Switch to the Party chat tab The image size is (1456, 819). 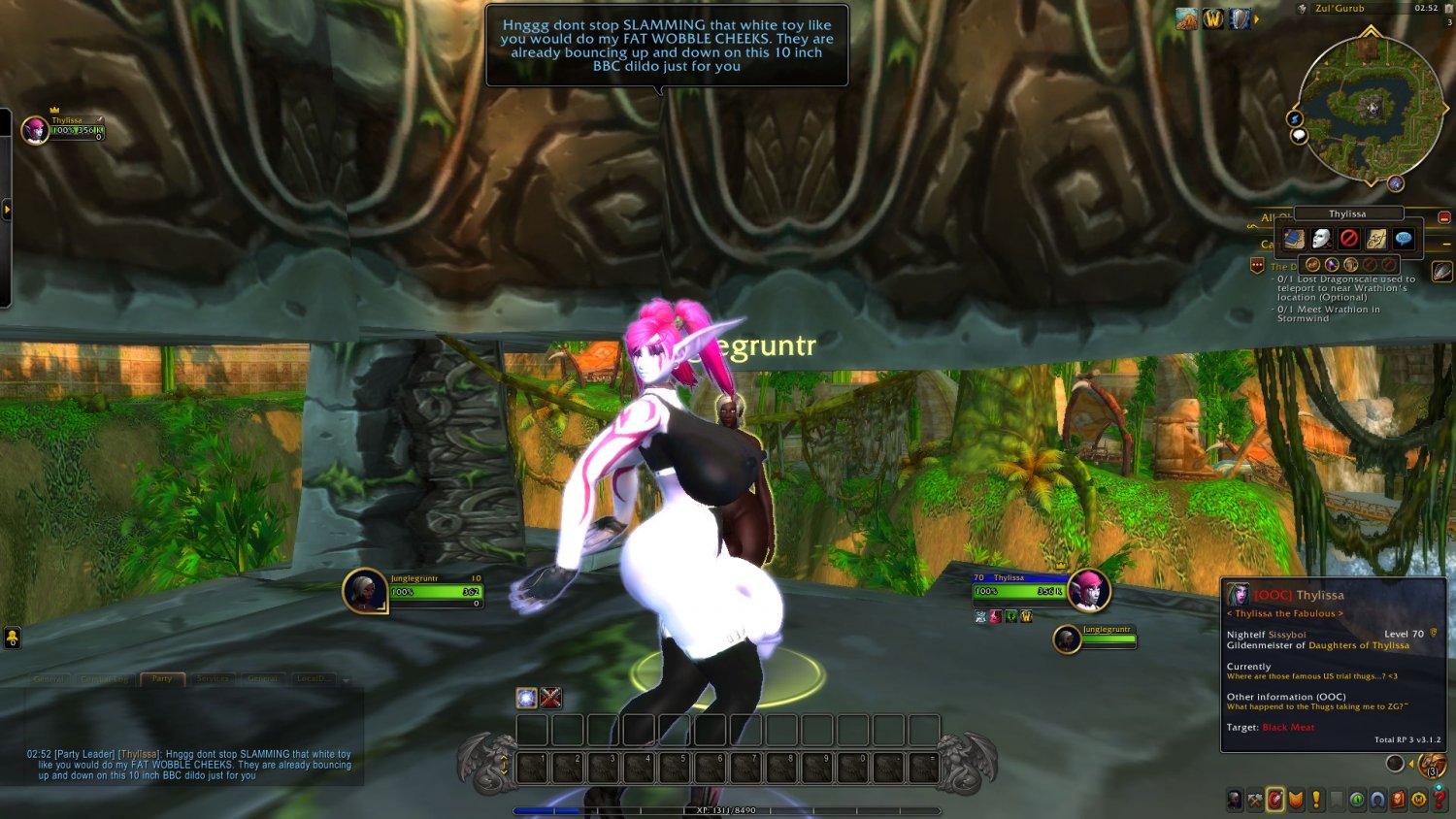tap(162, 679)
